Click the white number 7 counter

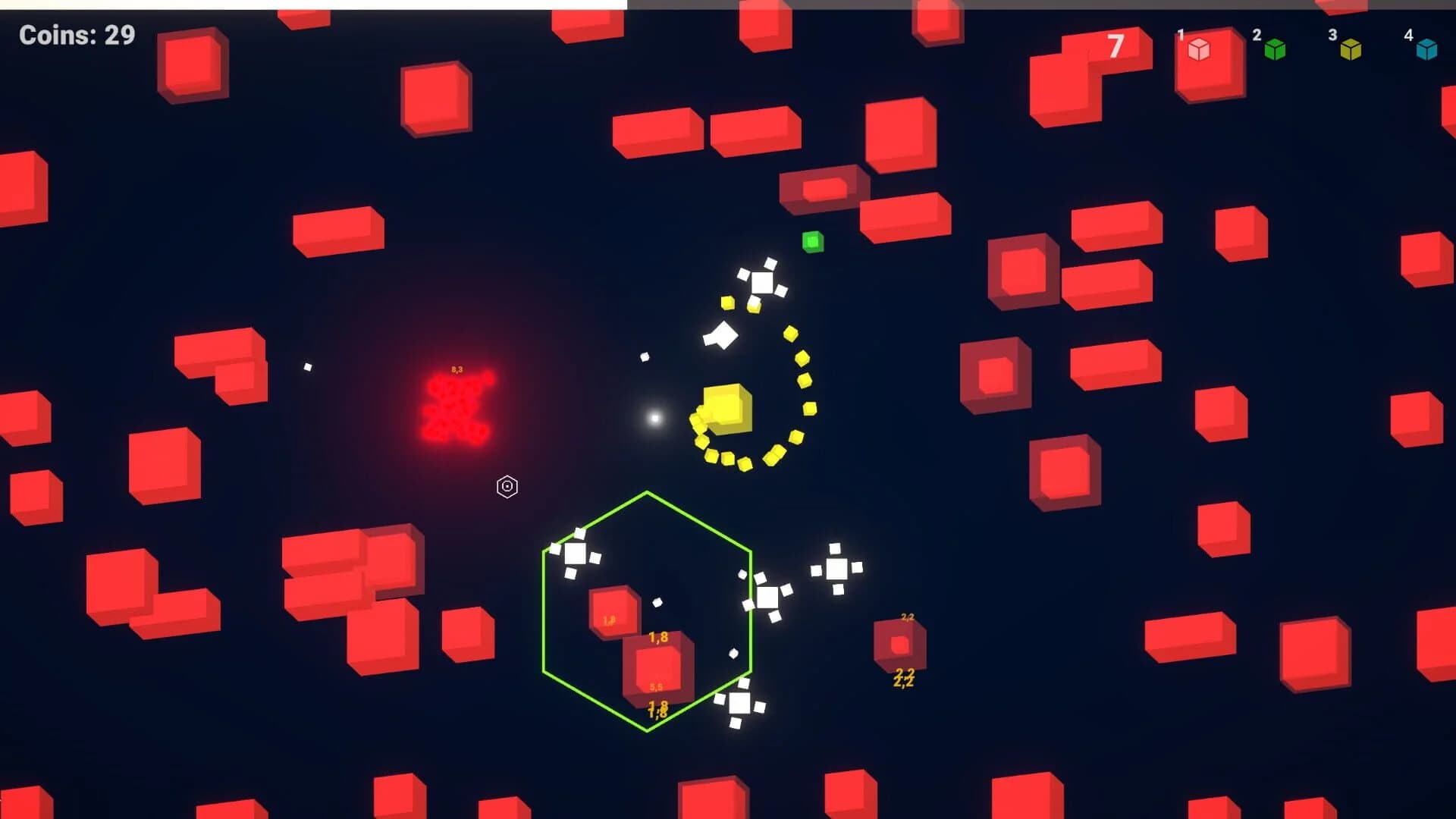click(x=1116, y=47)
